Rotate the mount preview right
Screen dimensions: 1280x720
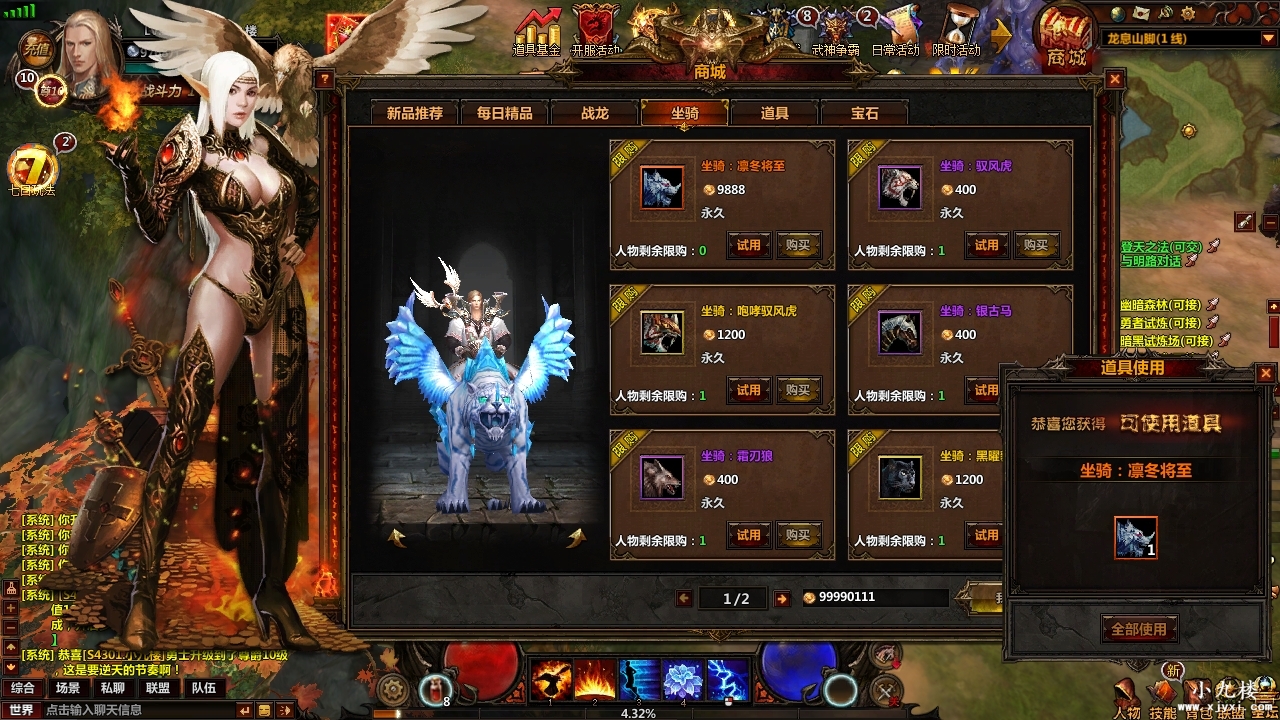576,539
